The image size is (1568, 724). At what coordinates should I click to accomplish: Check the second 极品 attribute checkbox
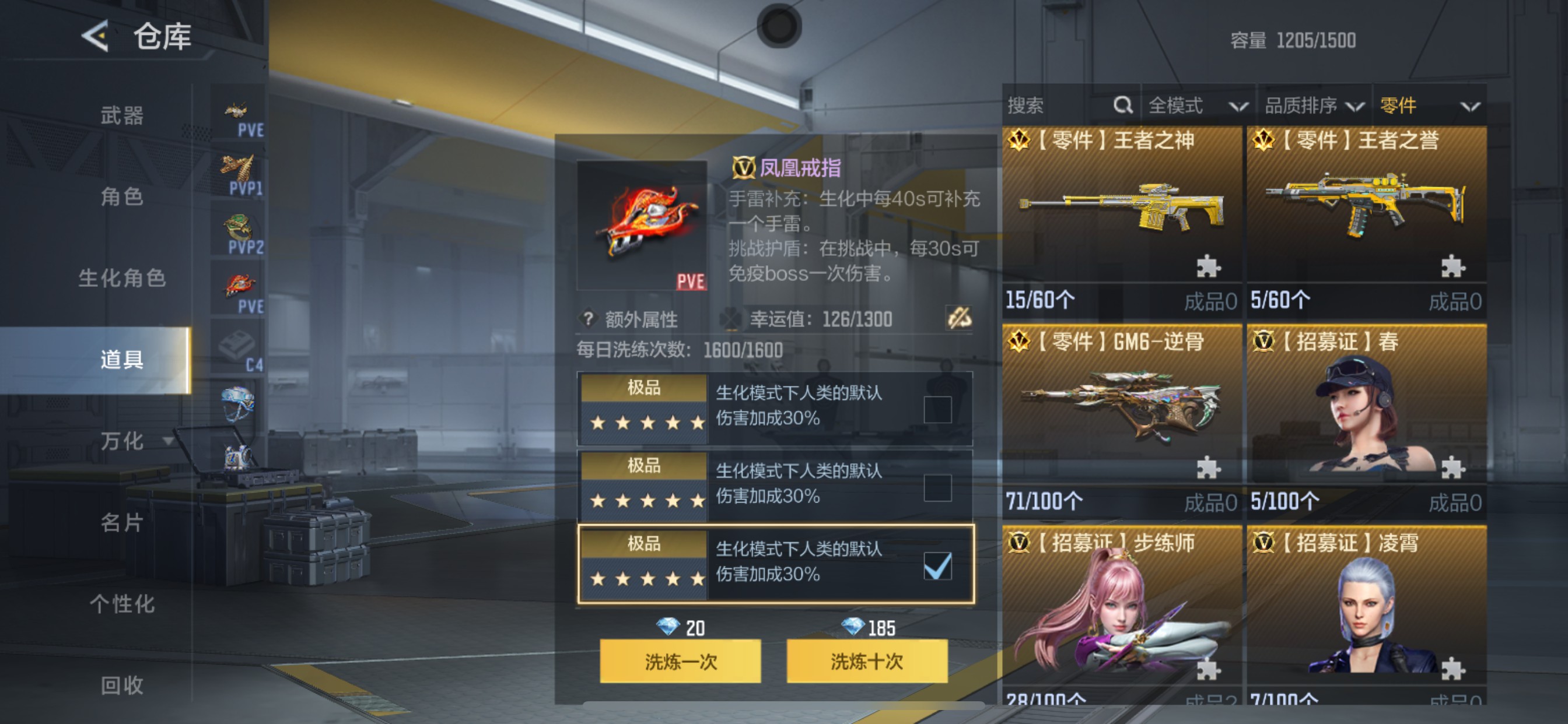[938, 487]
